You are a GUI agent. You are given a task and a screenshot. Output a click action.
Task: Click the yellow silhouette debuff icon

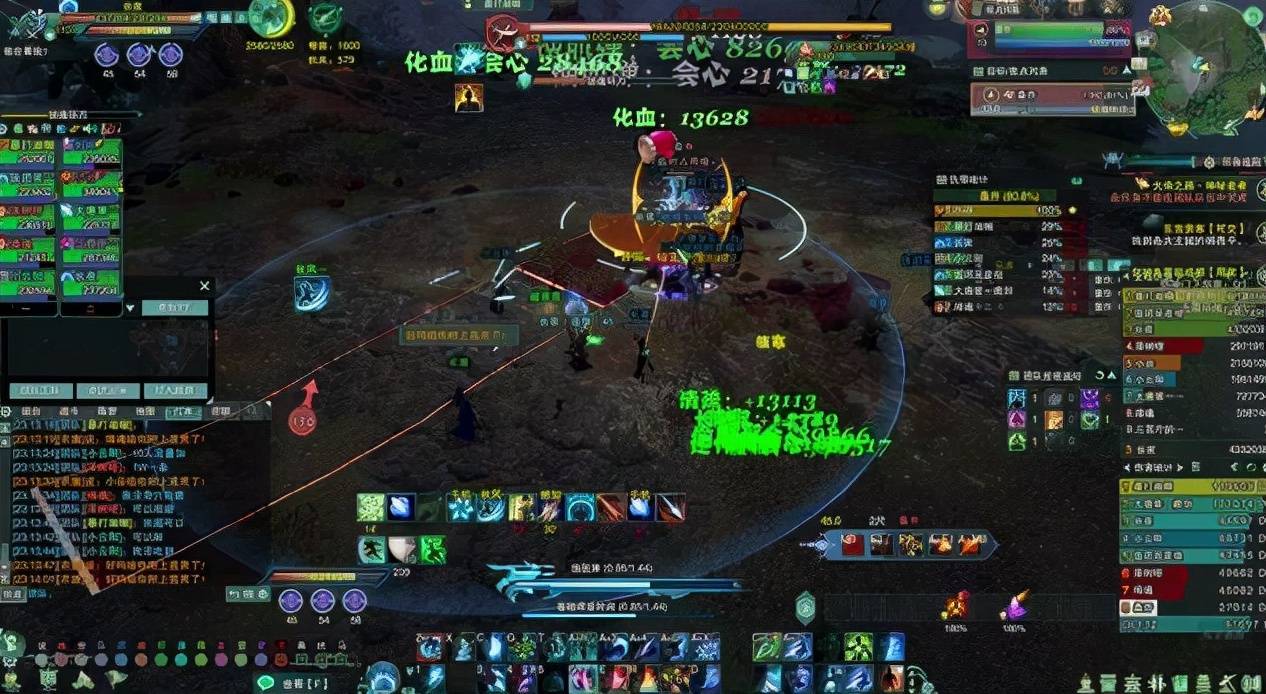pyautogui.click(x=468, y=97)
